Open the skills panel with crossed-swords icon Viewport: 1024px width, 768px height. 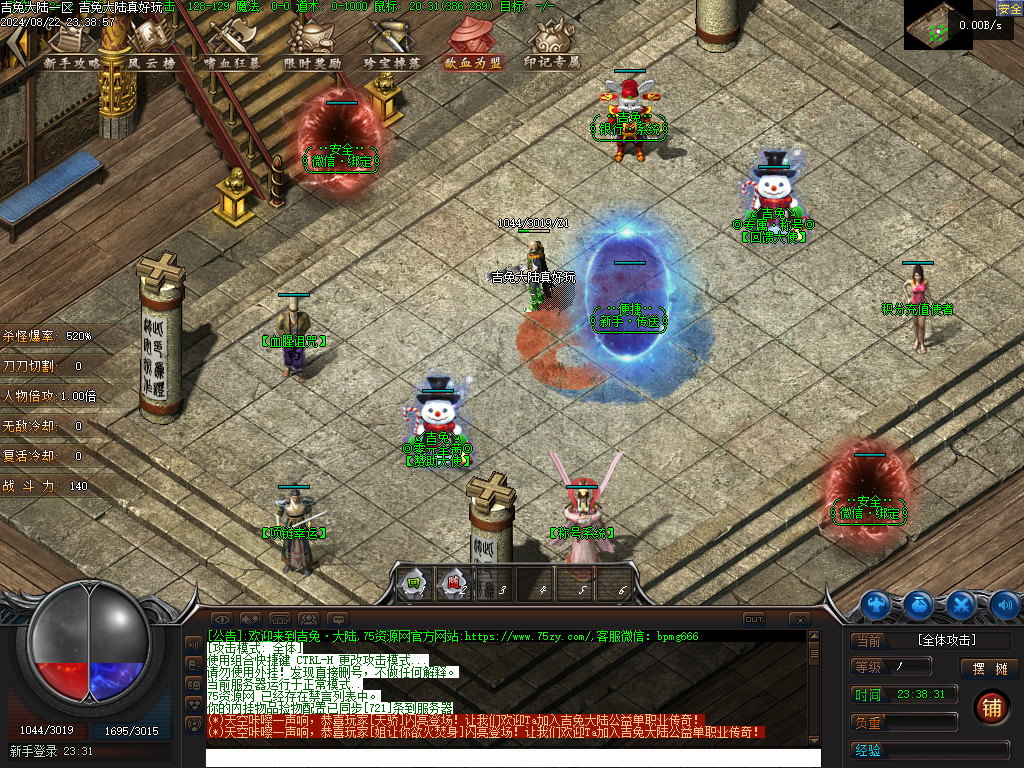click(962, 604)
